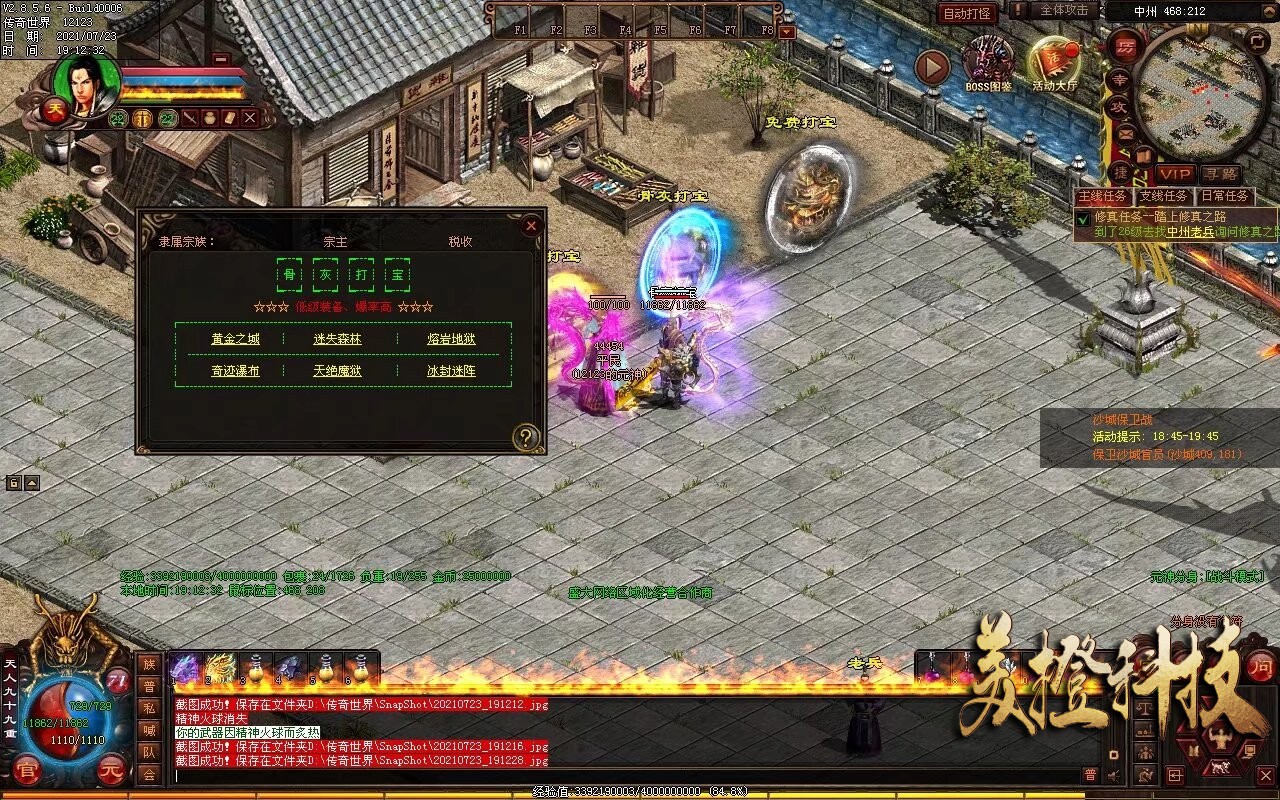
Task: Click the scales icon in the bottom-right panel
Action: (1145, 708)
